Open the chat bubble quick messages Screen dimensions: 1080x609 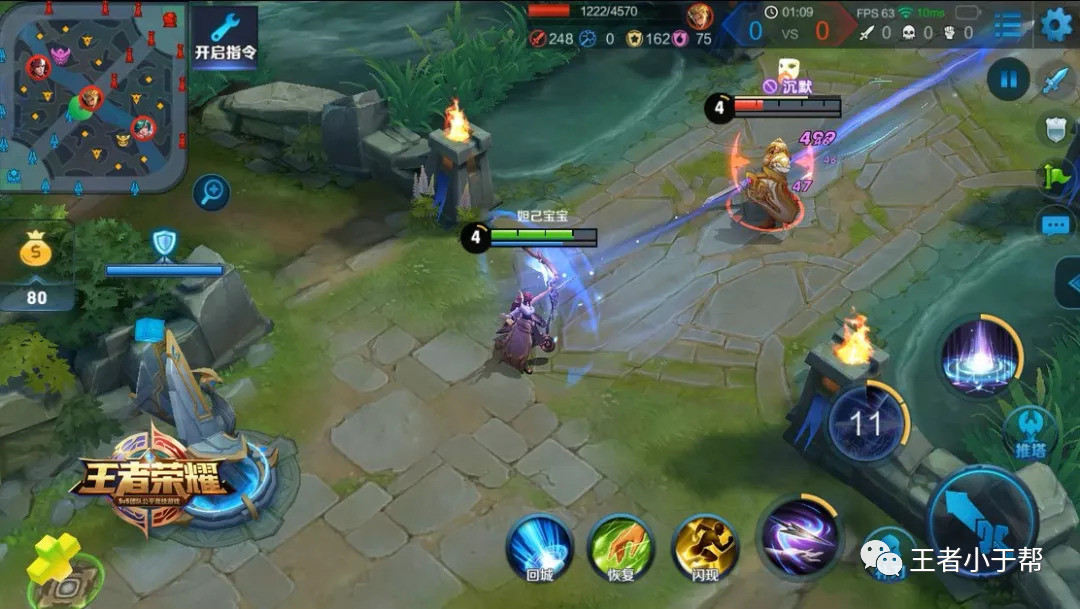coord(1056,226)
